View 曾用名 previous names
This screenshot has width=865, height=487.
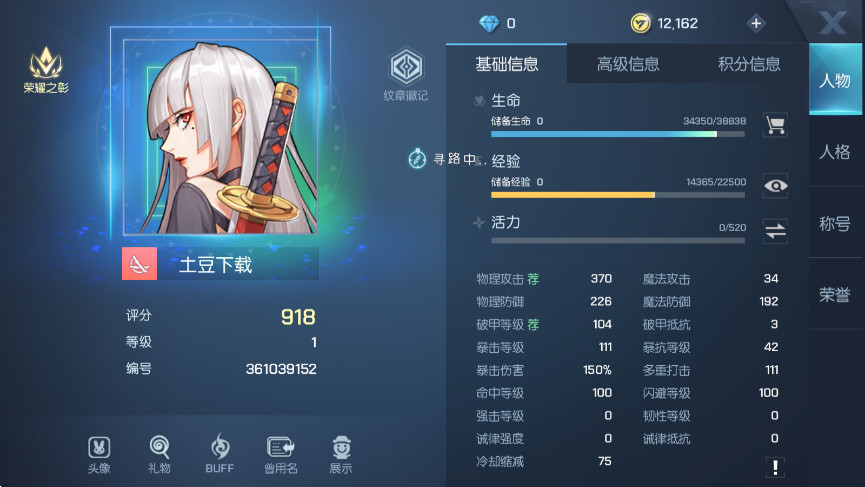tap(280, 453)
